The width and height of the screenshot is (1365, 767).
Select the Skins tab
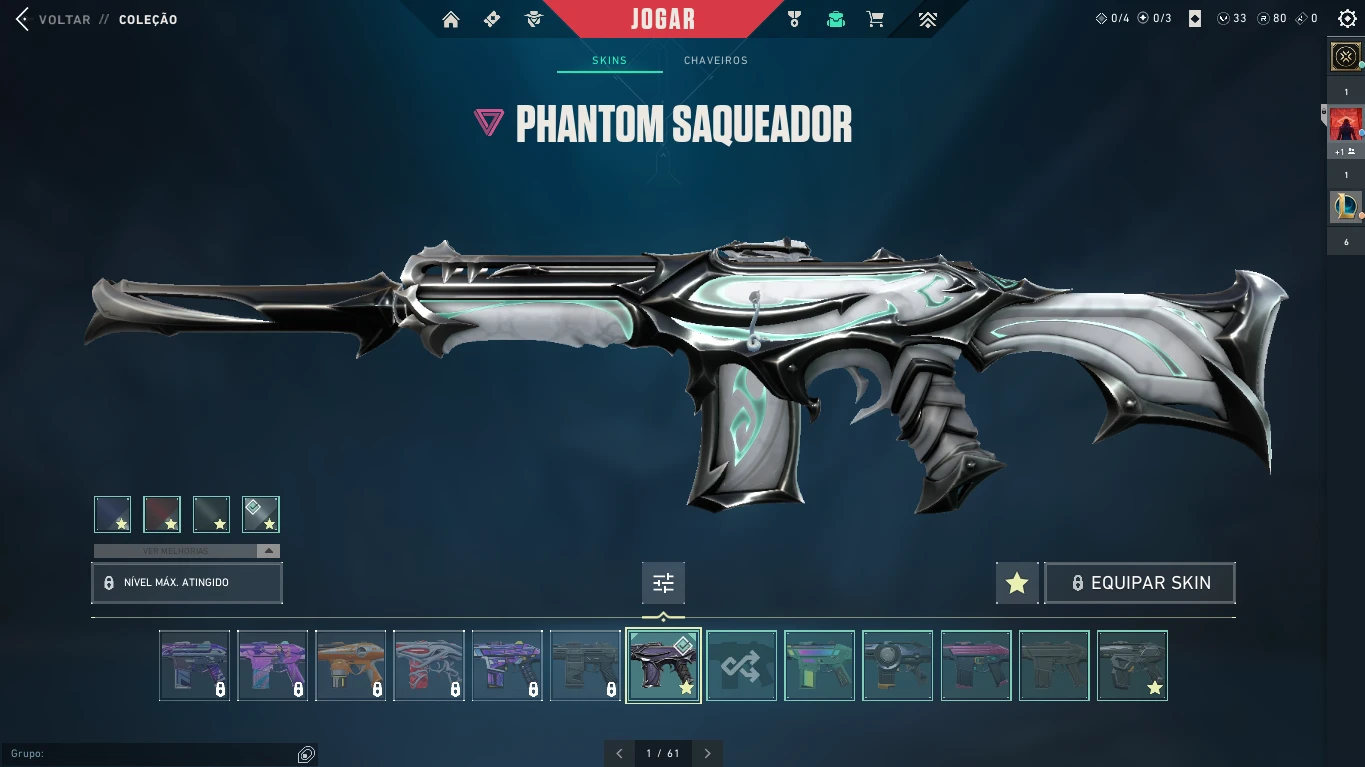click(609, 61)
